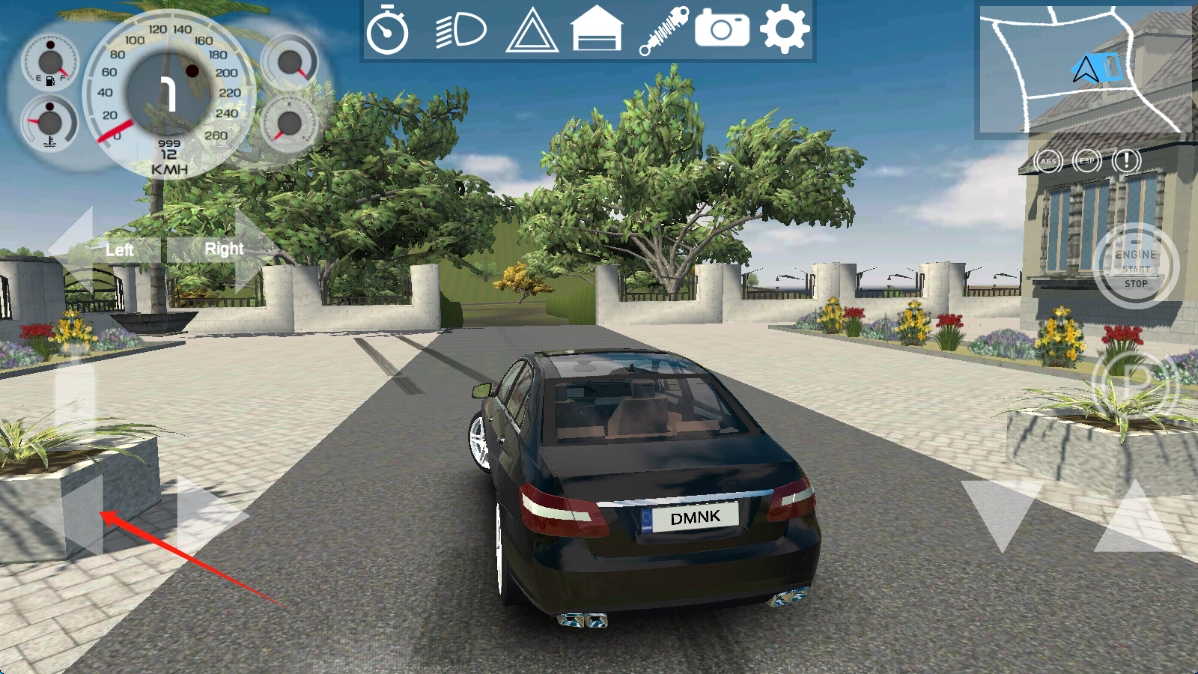Open the gear settings menu
The height and width of the screenshot is (674, 1198).
[x=784, y=30]
